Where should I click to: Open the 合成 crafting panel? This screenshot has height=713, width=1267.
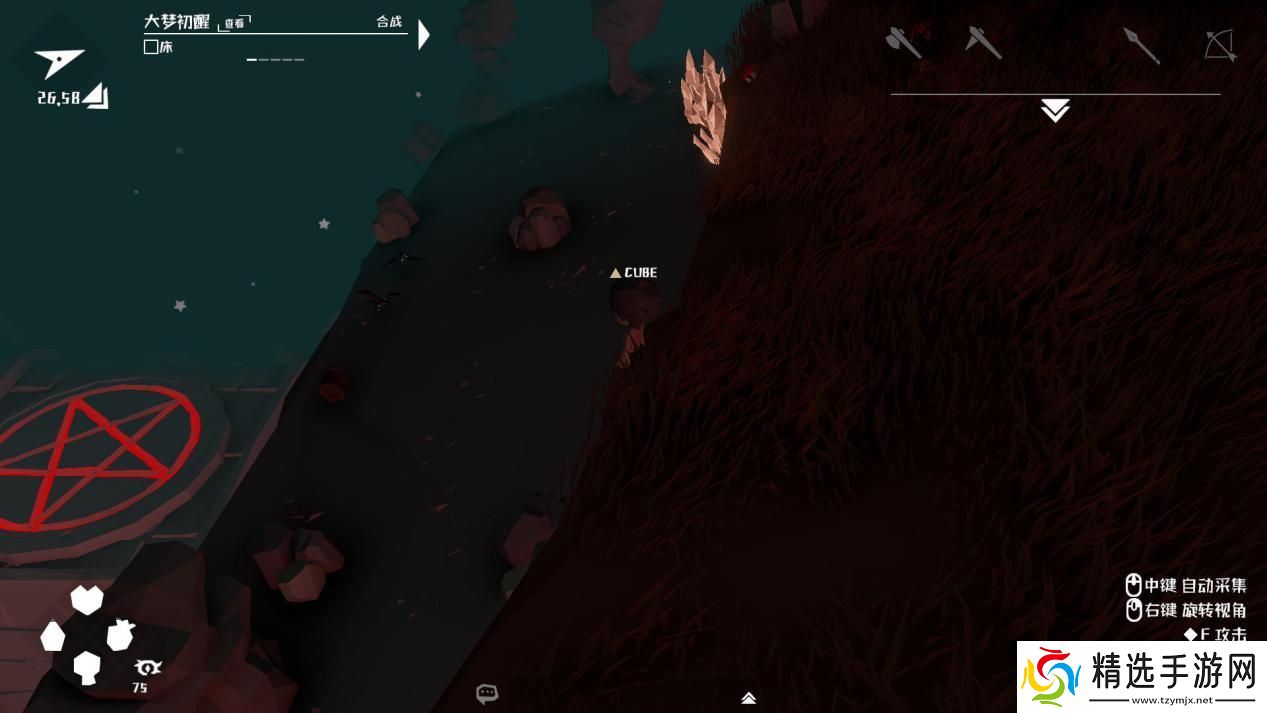click(x=389, y=22)
